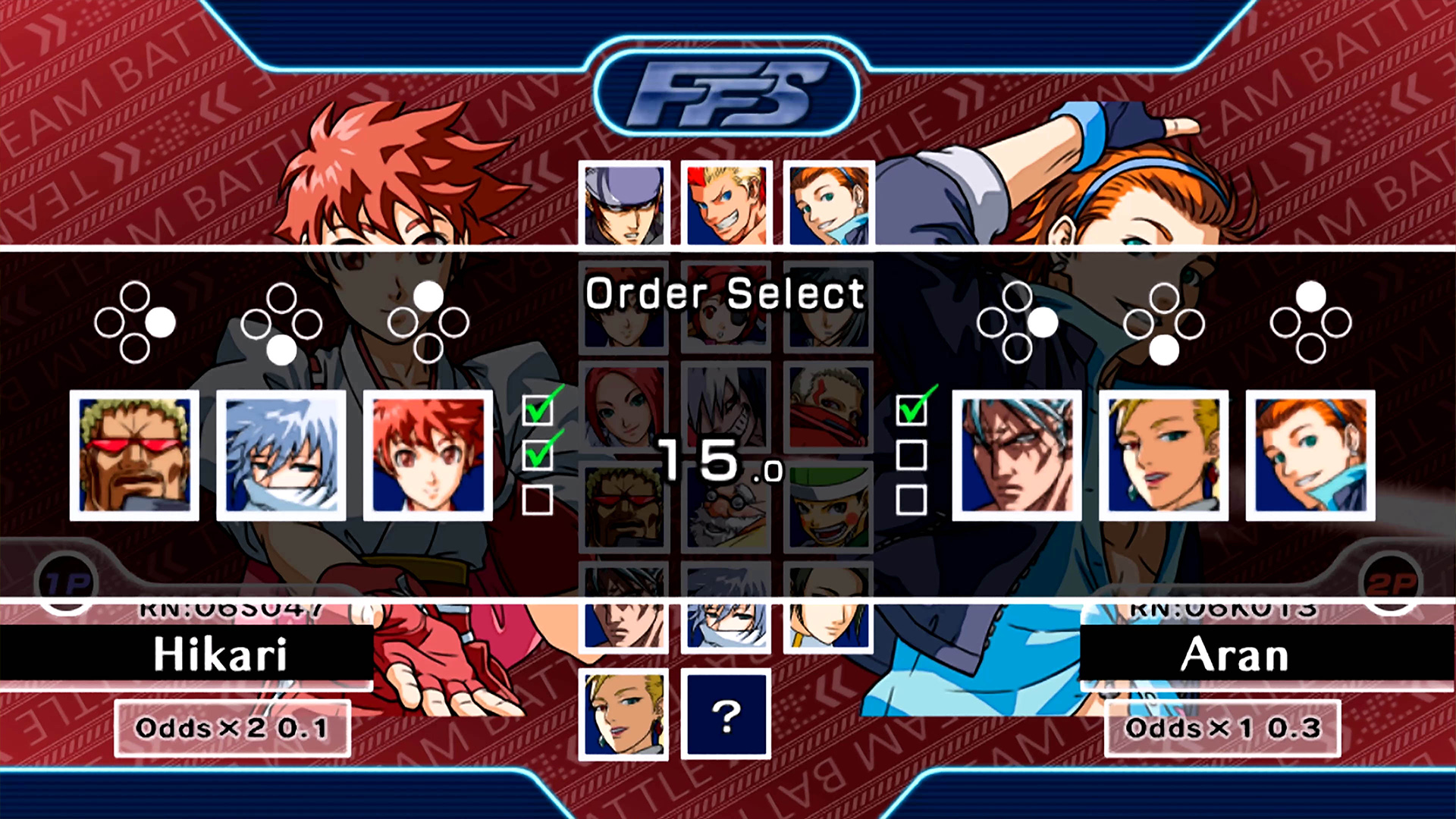Image resolution: width=1456 pixels, height=819 pixels.
Task: Tick 1P's only unchecked order checkbox
Action: point(538,500)
